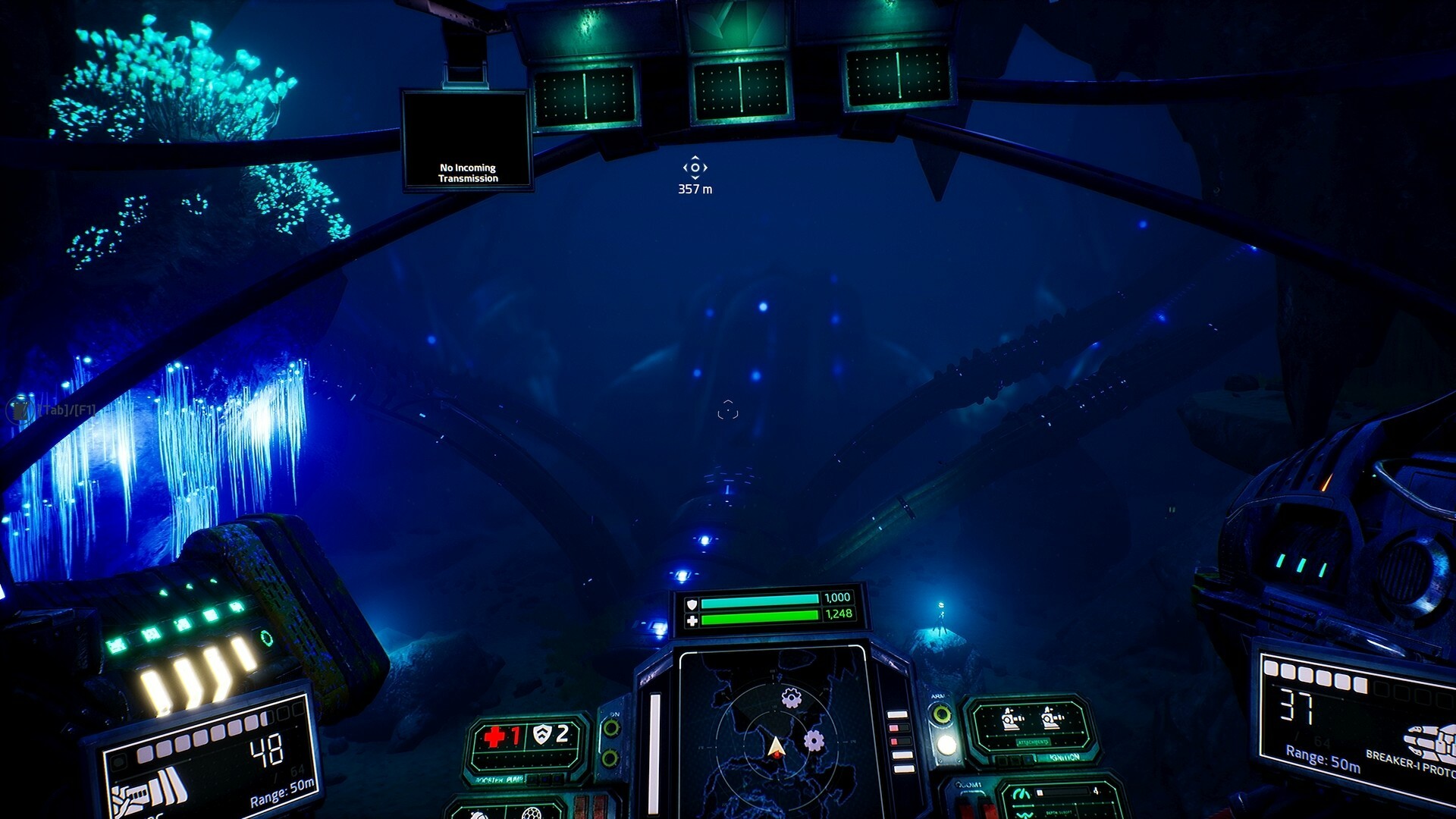Viewport: 1456px width, 819px height.
Task: Select the IGNITION label on the console
Action: click(1063, 758)
